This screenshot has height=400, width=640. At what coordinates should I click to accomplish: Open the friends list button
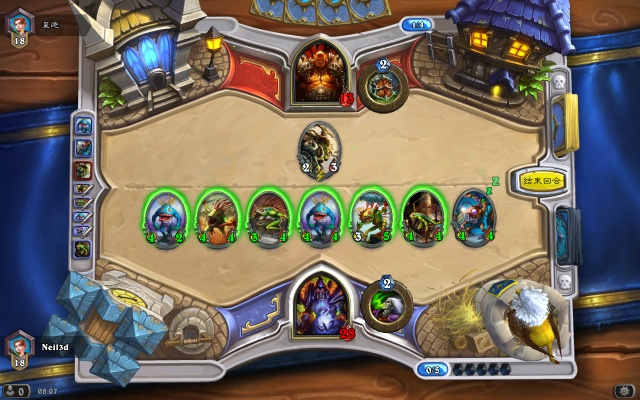coord(16,388)
